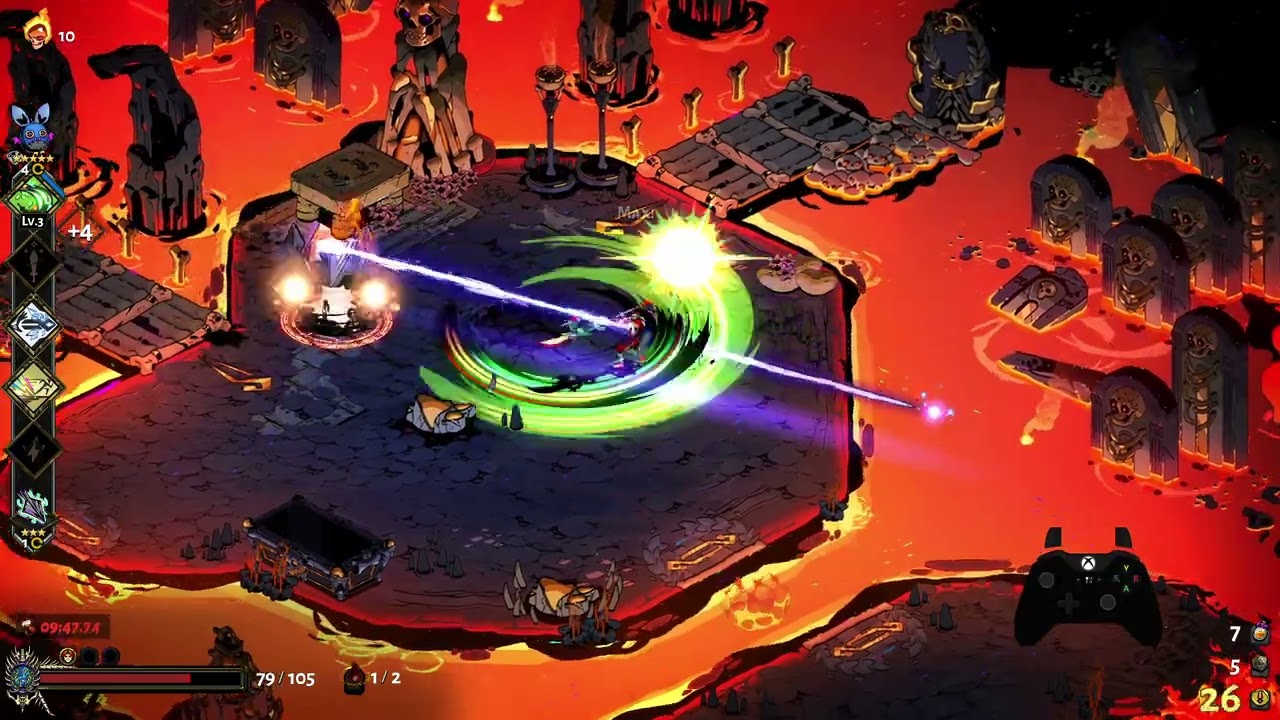
Task: Click the red bloodstone cast icon
Action: (353, 679)
